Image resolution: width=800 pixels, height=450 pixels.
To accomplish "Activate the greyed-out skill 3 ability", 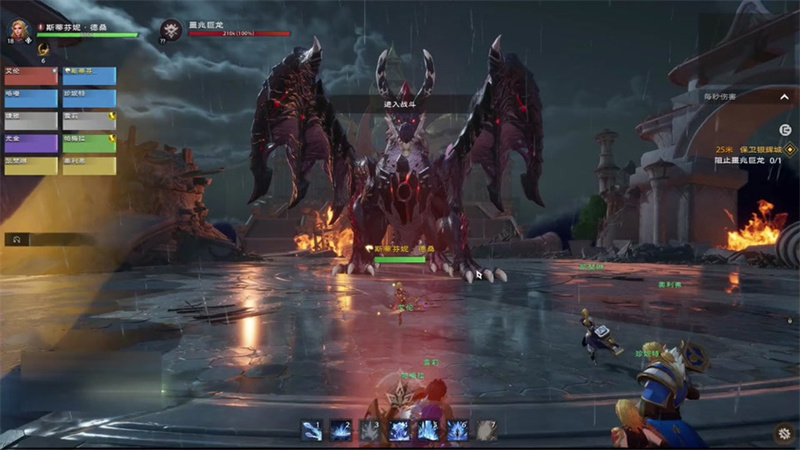I will pyautogui.click(x=370, y=430).
